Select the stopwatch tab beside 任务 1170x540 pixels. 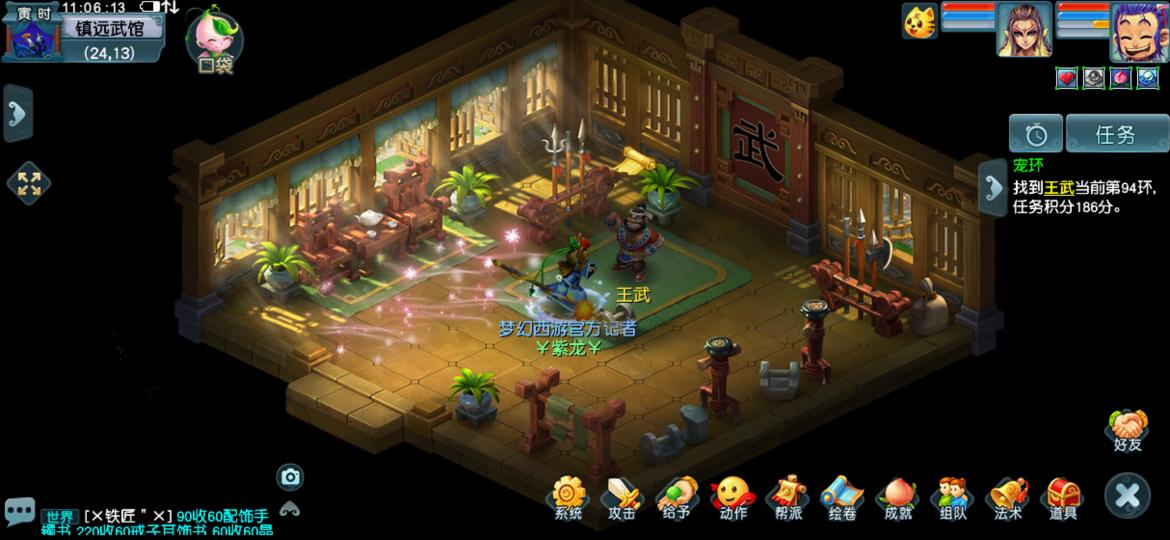(1035, 134)
